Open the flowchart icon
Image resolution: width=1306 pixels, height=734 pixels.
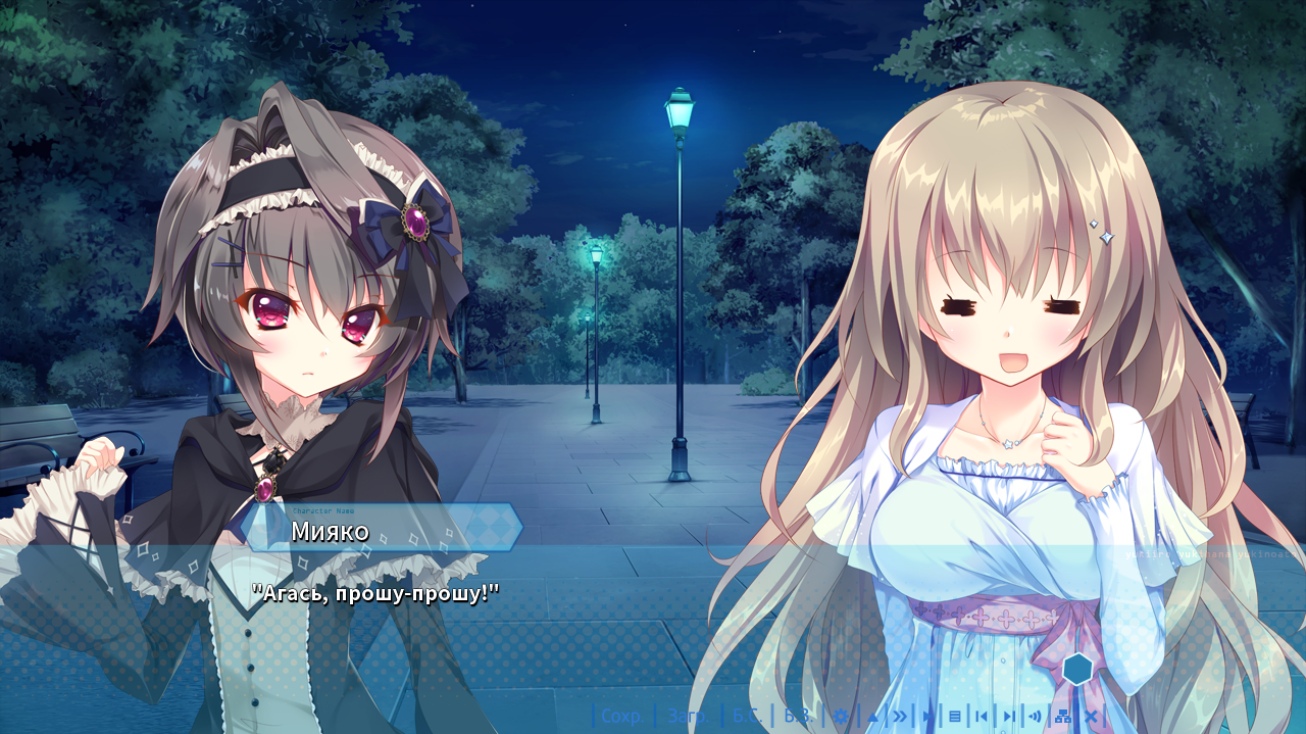1063,716
